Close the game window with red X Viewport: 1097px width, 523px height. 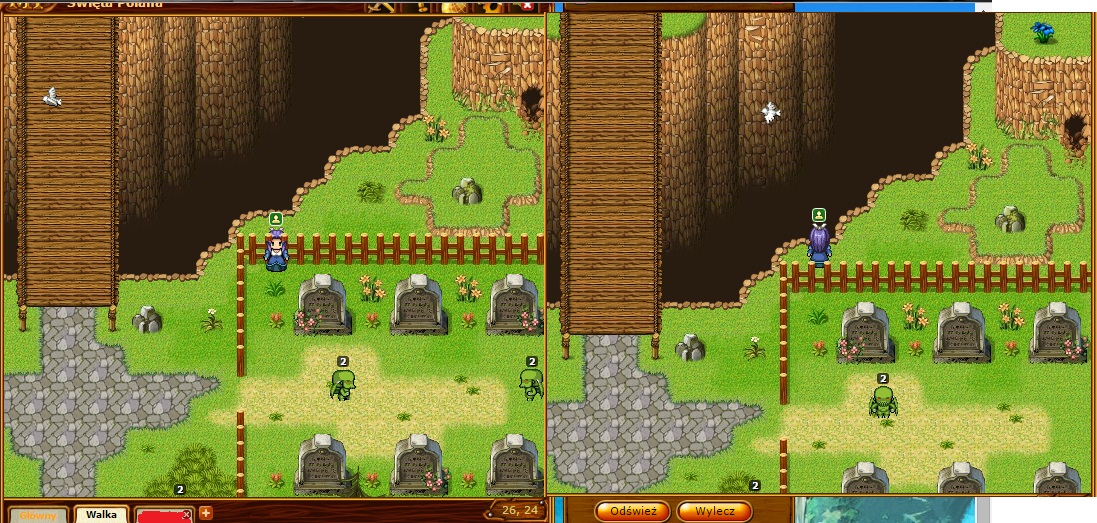coord(527,6)
